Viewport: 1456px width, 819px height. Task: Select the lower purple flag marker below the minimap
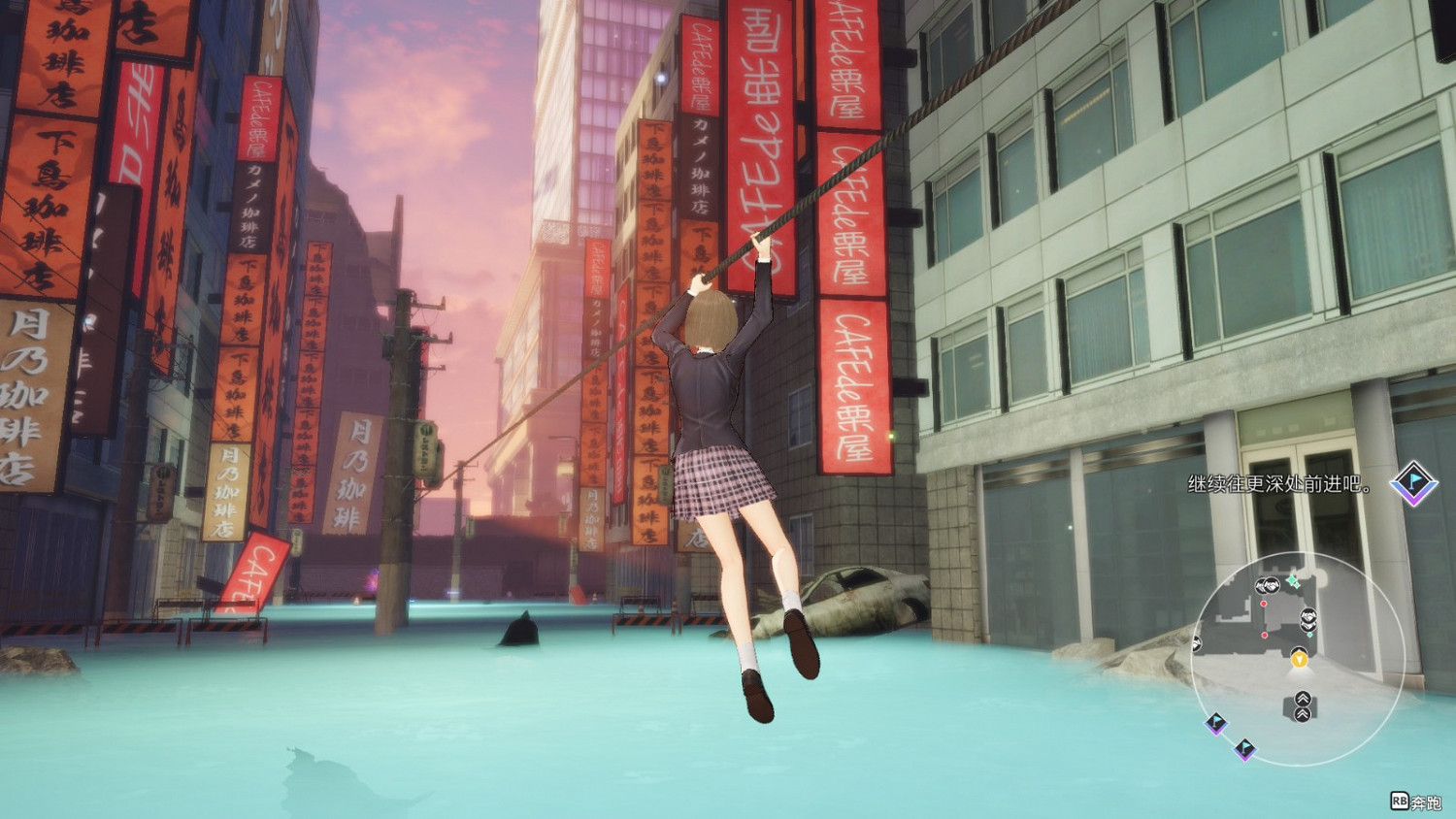(1246, 749)
